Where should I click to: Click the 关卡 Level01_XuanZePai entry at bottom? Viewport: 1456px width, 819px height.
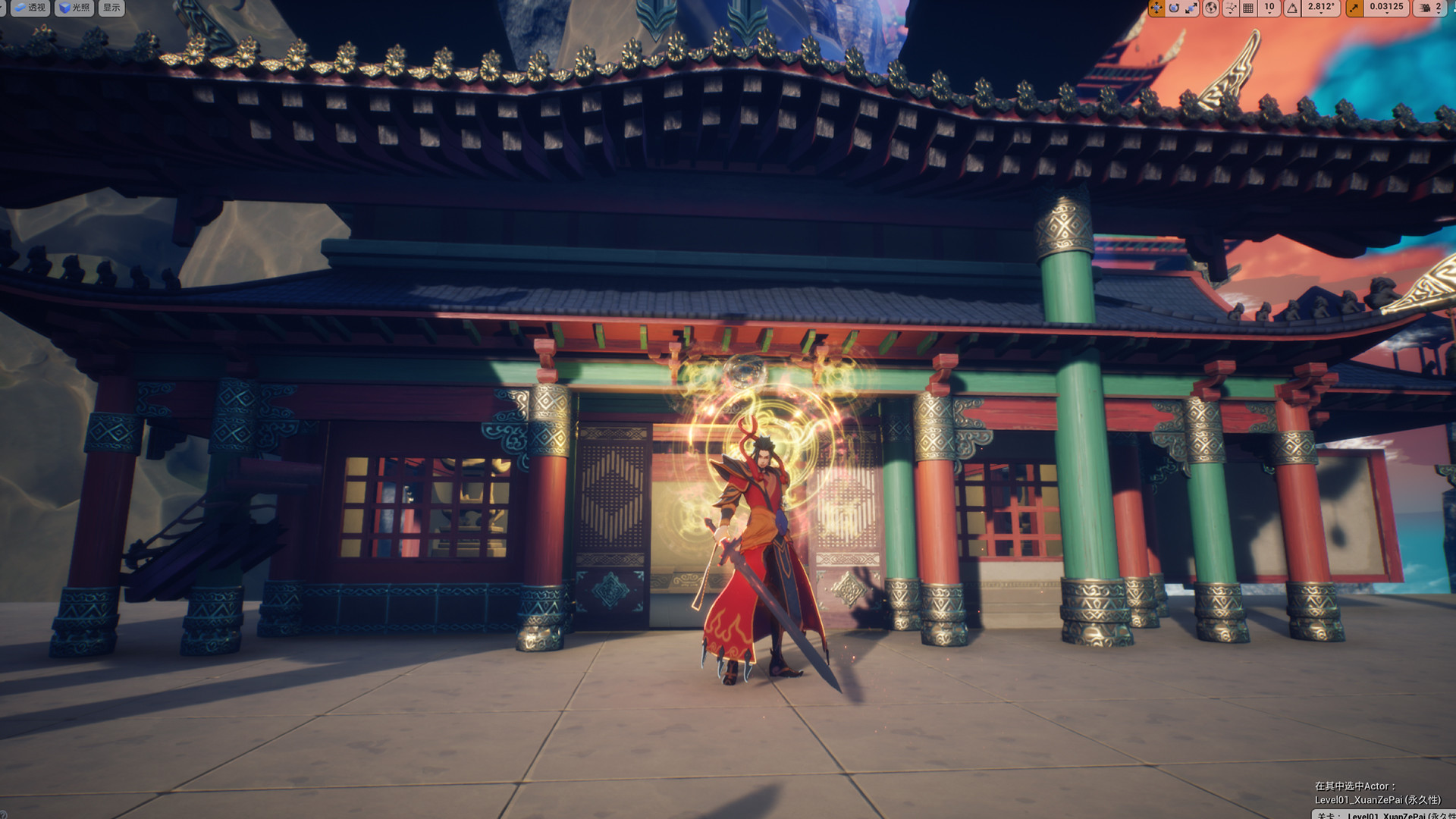[x=1365, y=815]
